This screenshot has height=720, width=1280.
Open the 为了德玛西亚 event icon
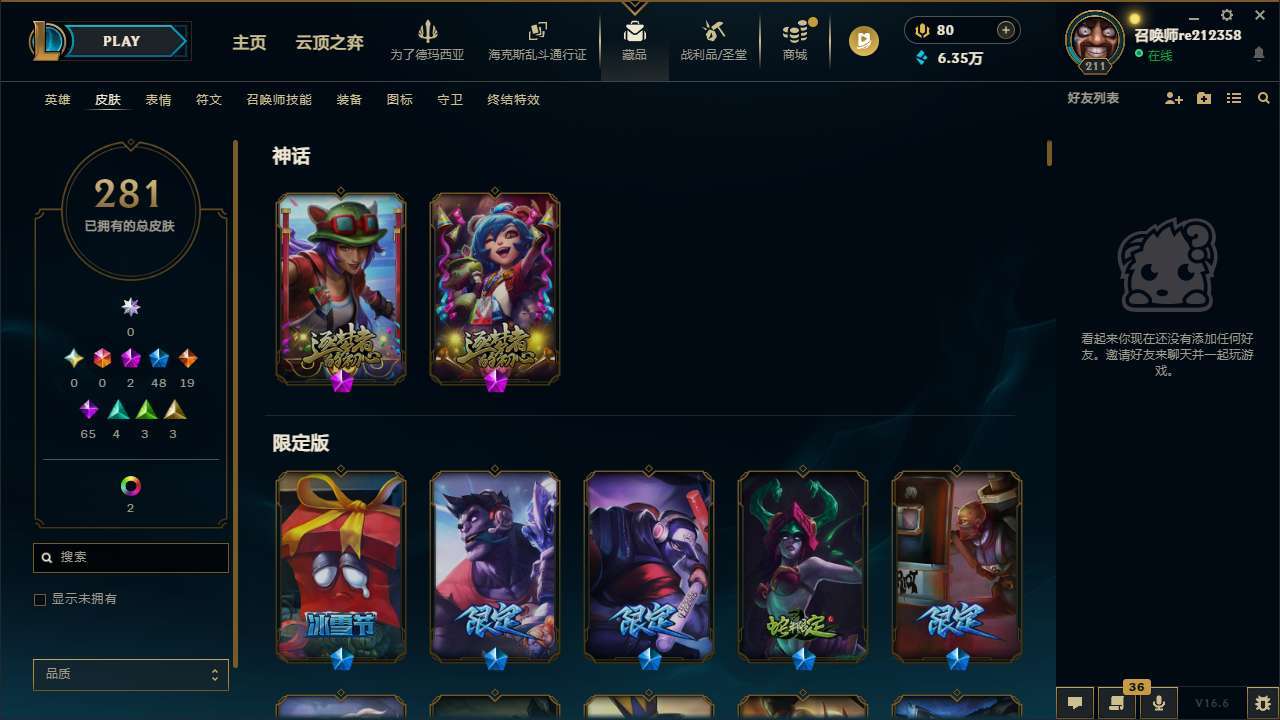429,40
